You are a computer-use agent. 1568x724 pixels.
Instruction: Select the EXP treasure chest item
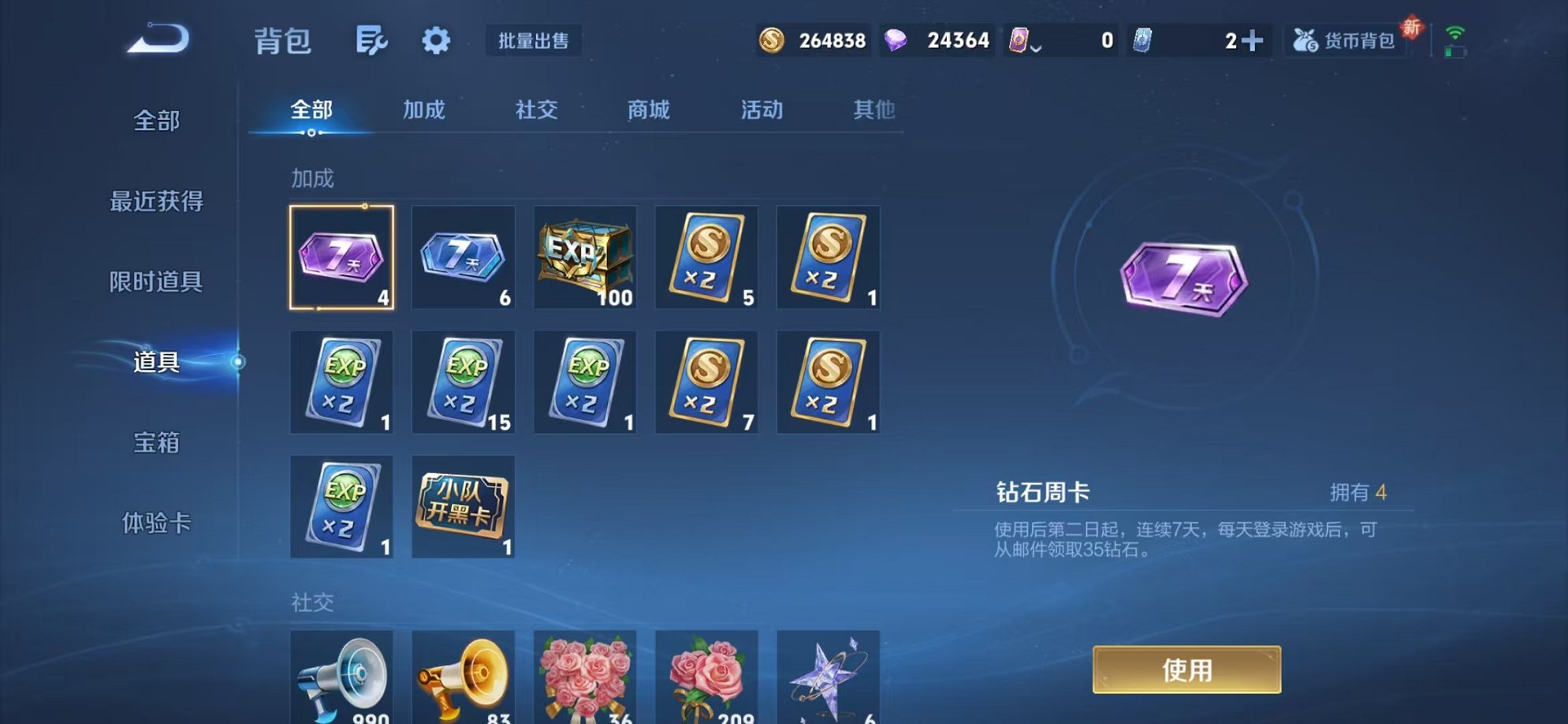585,258
